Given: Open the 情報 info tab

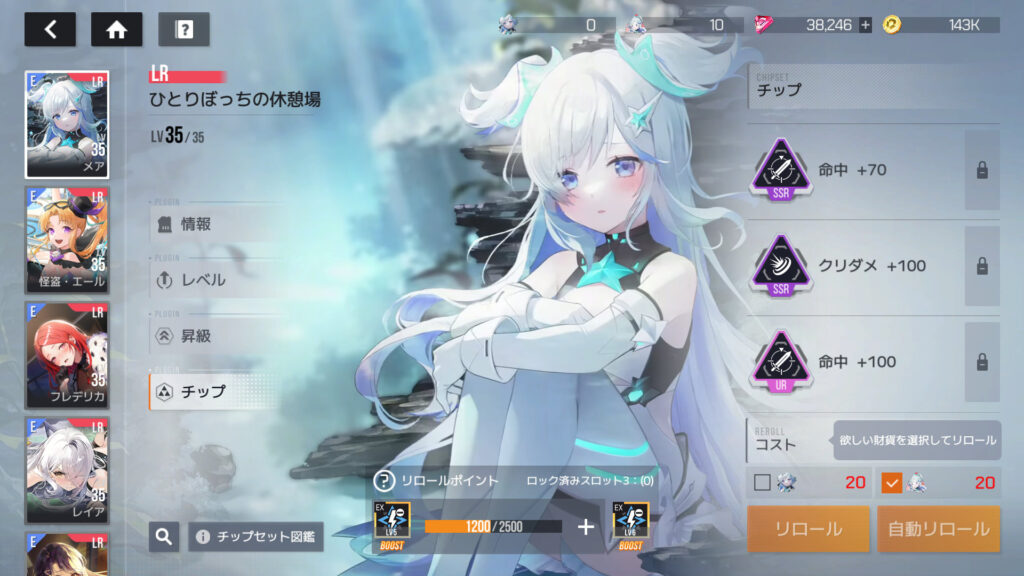Looking at the screenshot, I should pyautogui.click(x=215, y=224).
